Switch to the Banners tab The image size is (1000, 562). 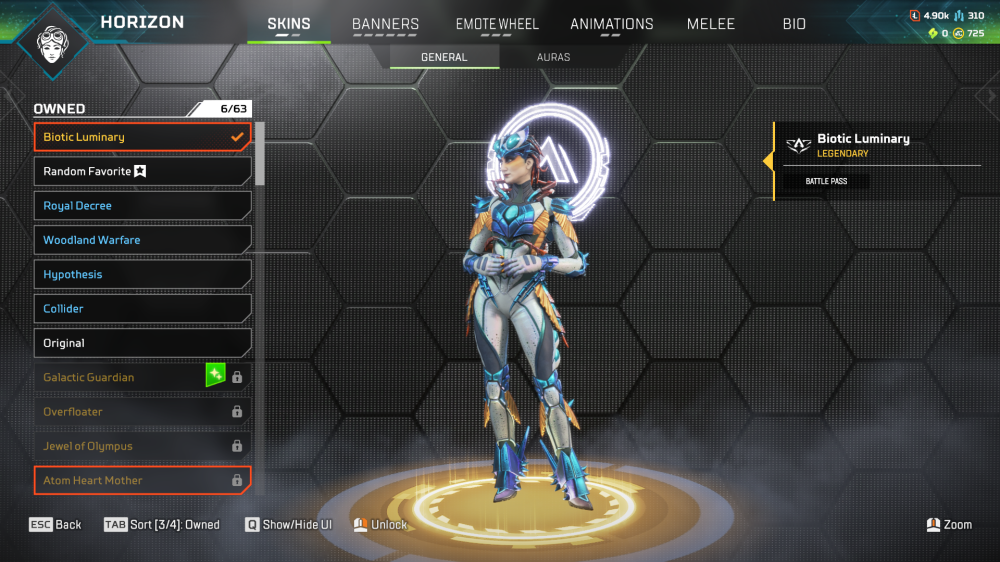pos(385,24)
